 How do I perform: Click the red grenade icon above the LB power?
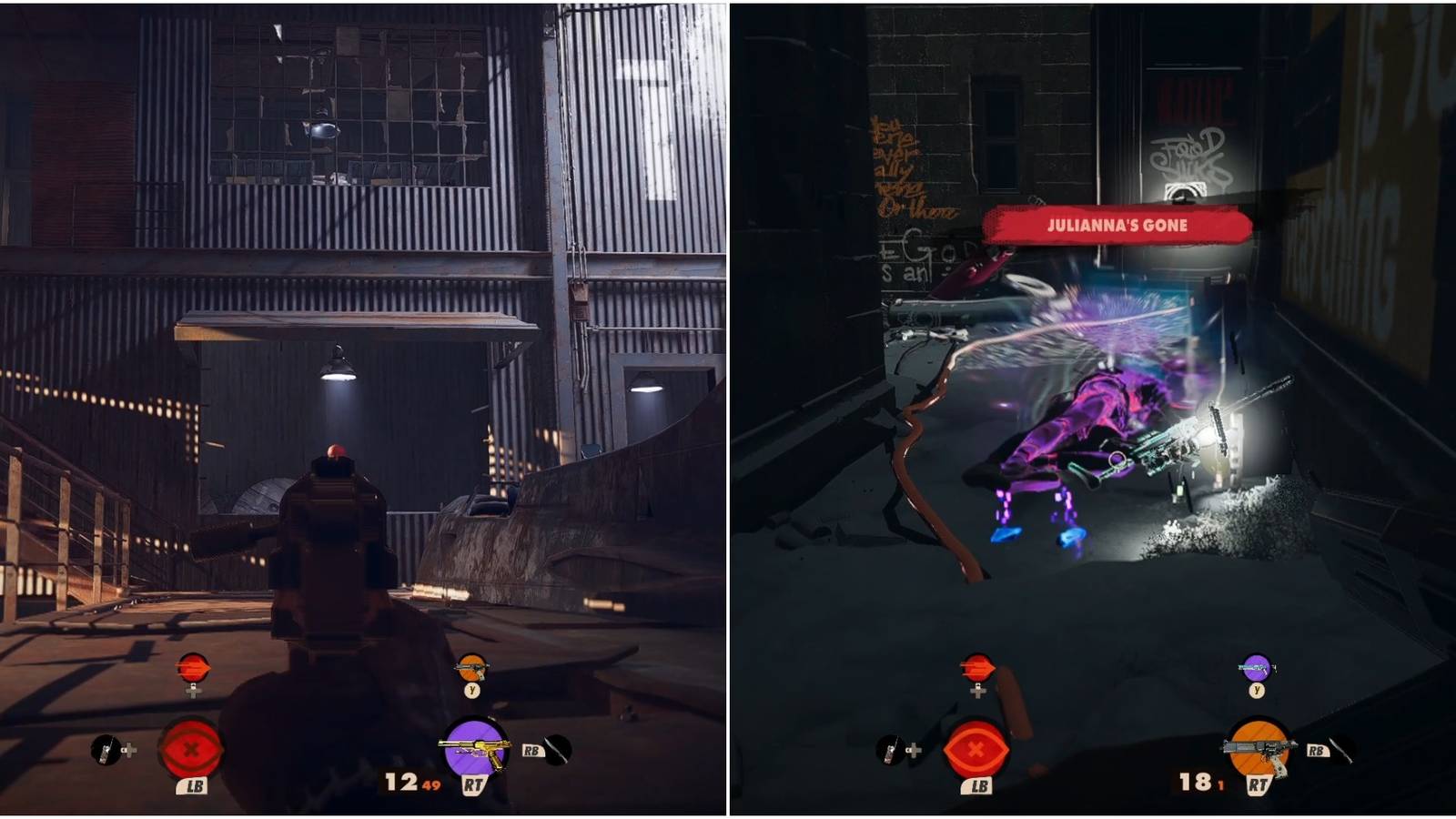[194, 669]
